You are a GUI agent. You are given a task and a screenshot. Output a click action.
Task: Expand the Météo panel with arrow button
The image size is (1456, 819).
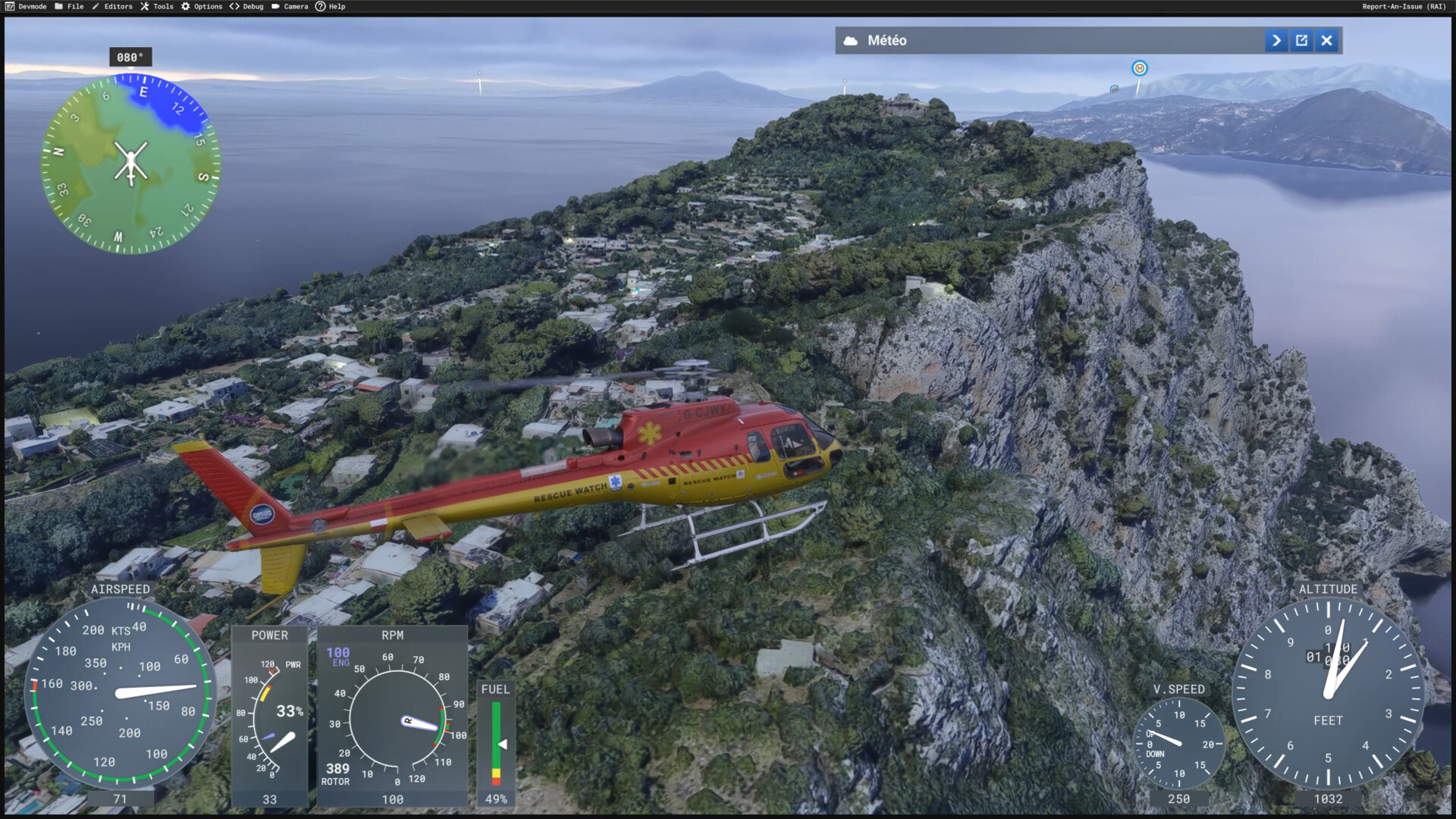(1276, 41)
